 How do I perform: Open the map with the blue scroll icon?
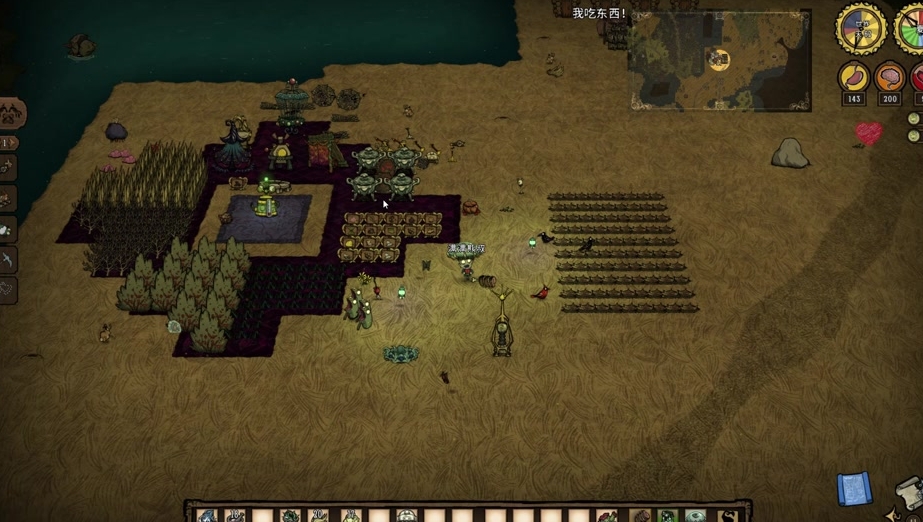tap(853, 489)
